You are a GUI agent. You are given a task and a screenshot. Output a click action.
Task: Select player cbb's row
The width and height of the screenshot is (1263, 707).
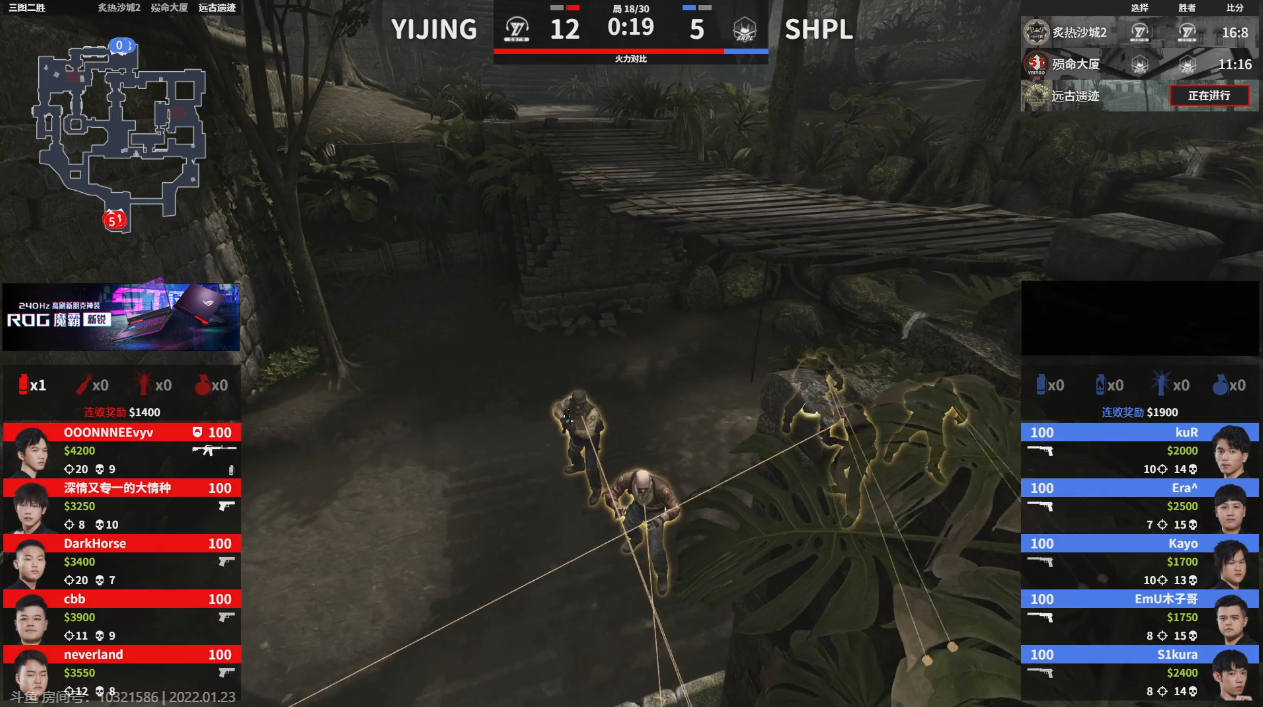(121, 616)
